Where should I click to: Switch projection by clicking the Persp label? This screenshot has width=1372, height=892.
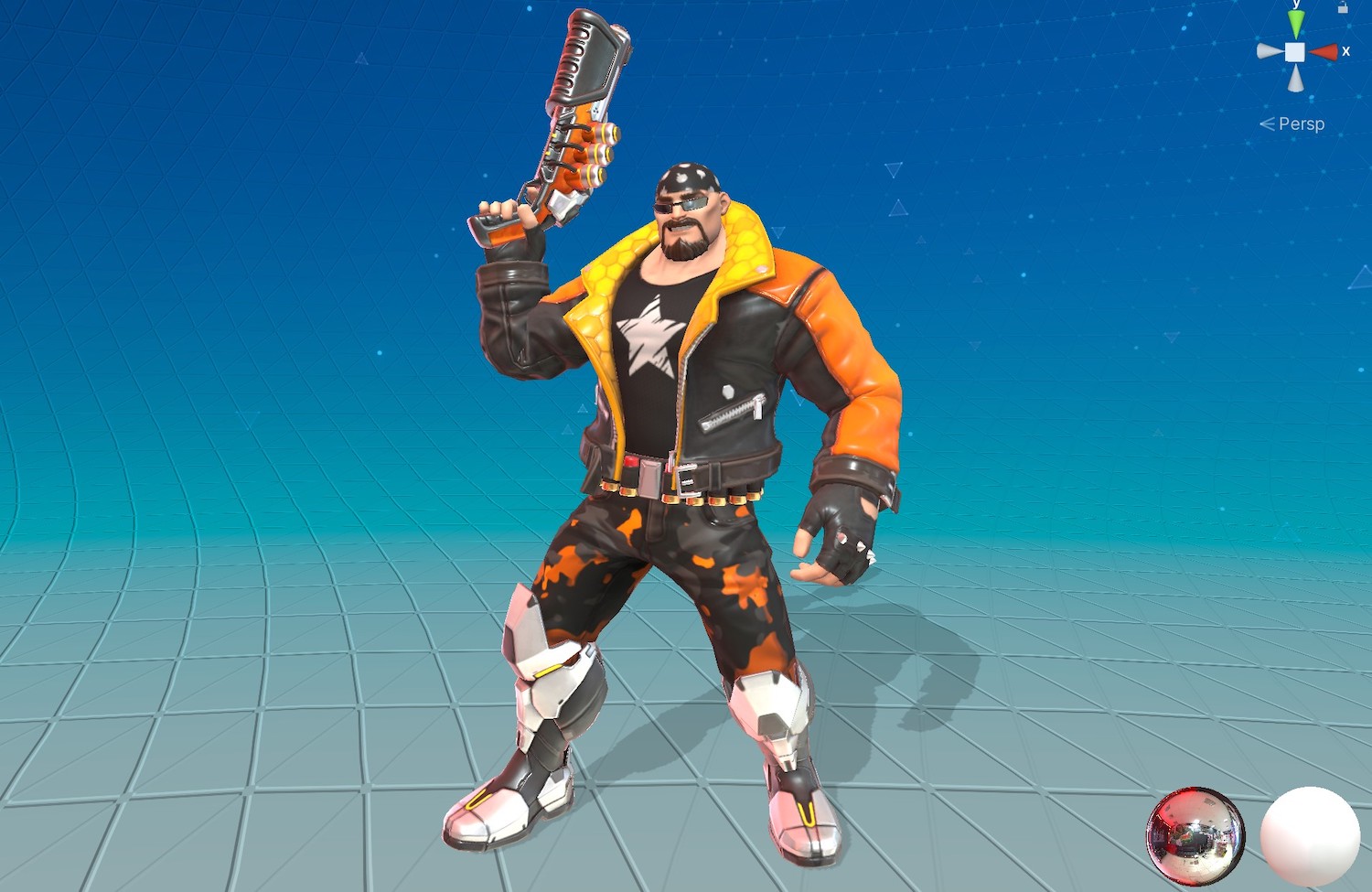1302,124
